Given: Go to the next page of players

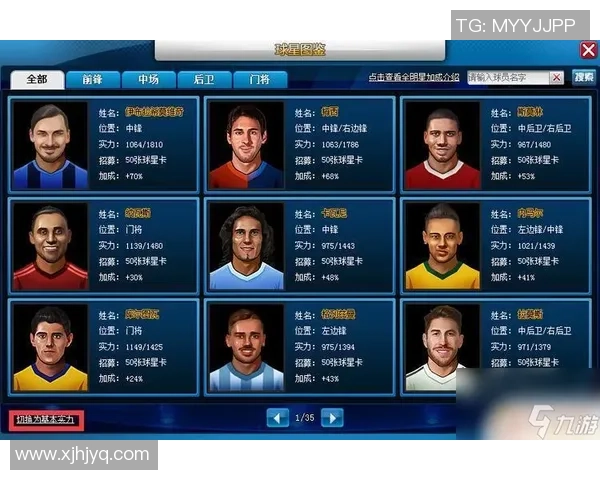Looking at the screenshot, I should [331, 418].
